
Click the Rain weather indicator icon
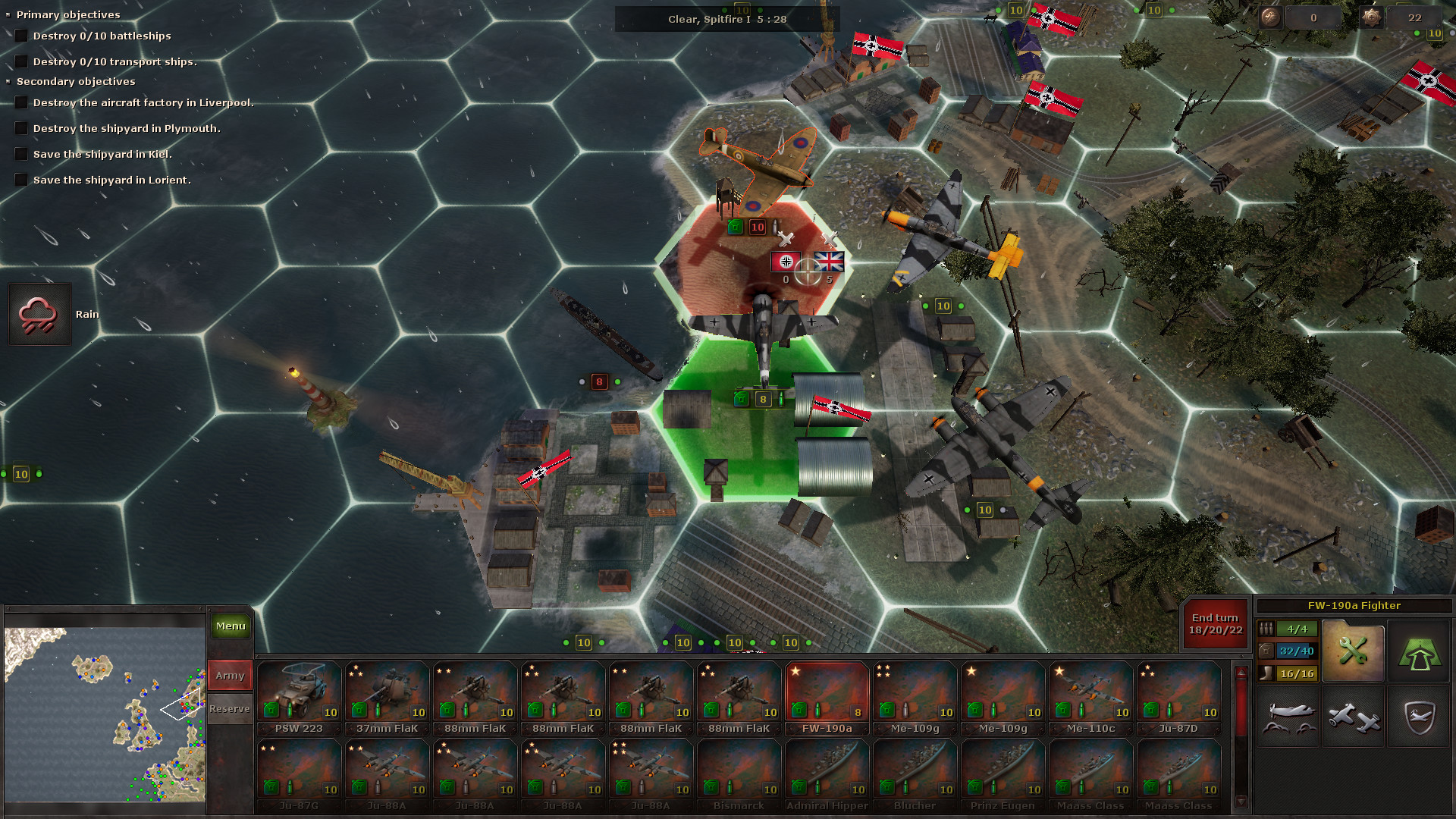coord(39,312)
